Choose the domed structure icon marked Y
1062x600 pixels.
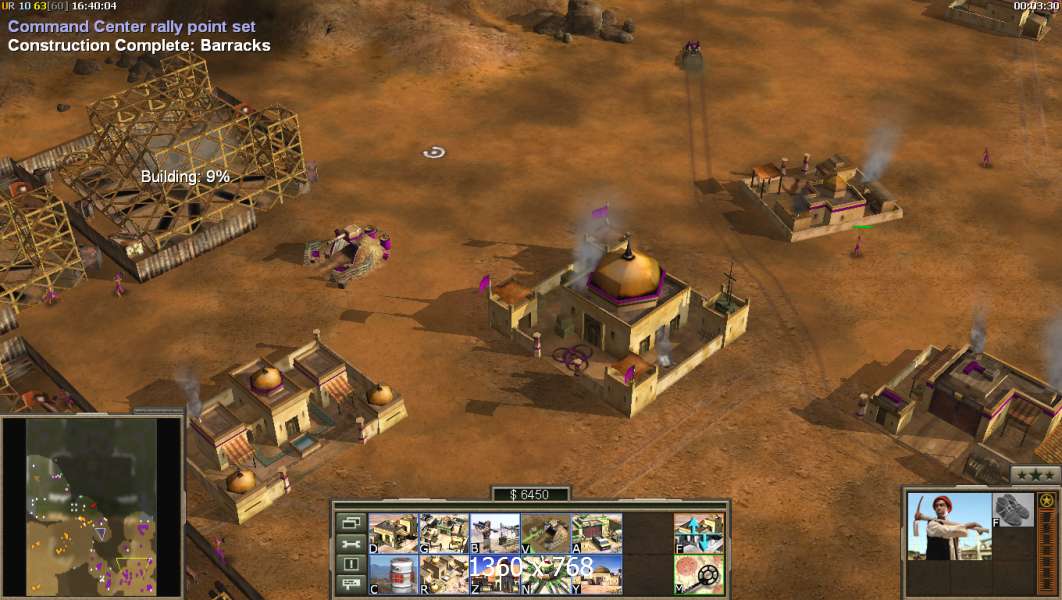pyautogui.click(x=597, y=574)
